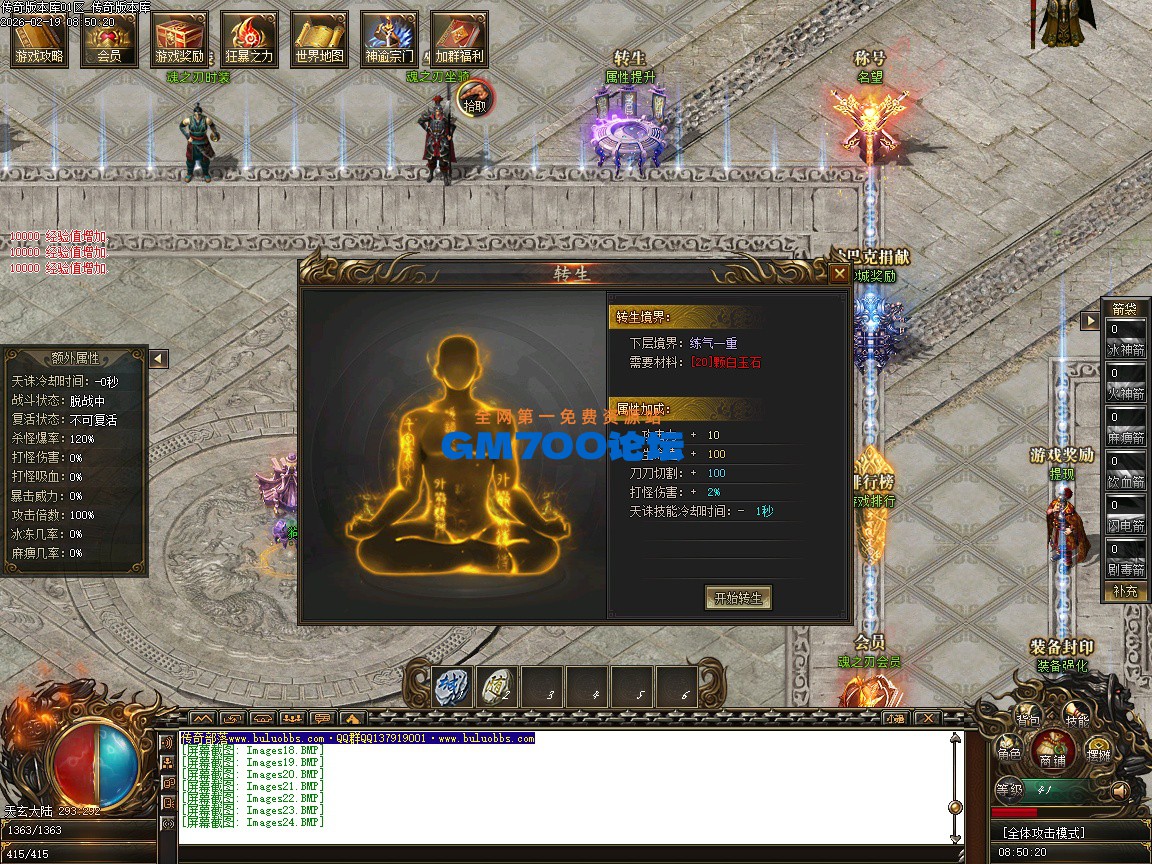Open the 技能 skills panel
Screen dimensions: 1152x864
pos(1077,717)
